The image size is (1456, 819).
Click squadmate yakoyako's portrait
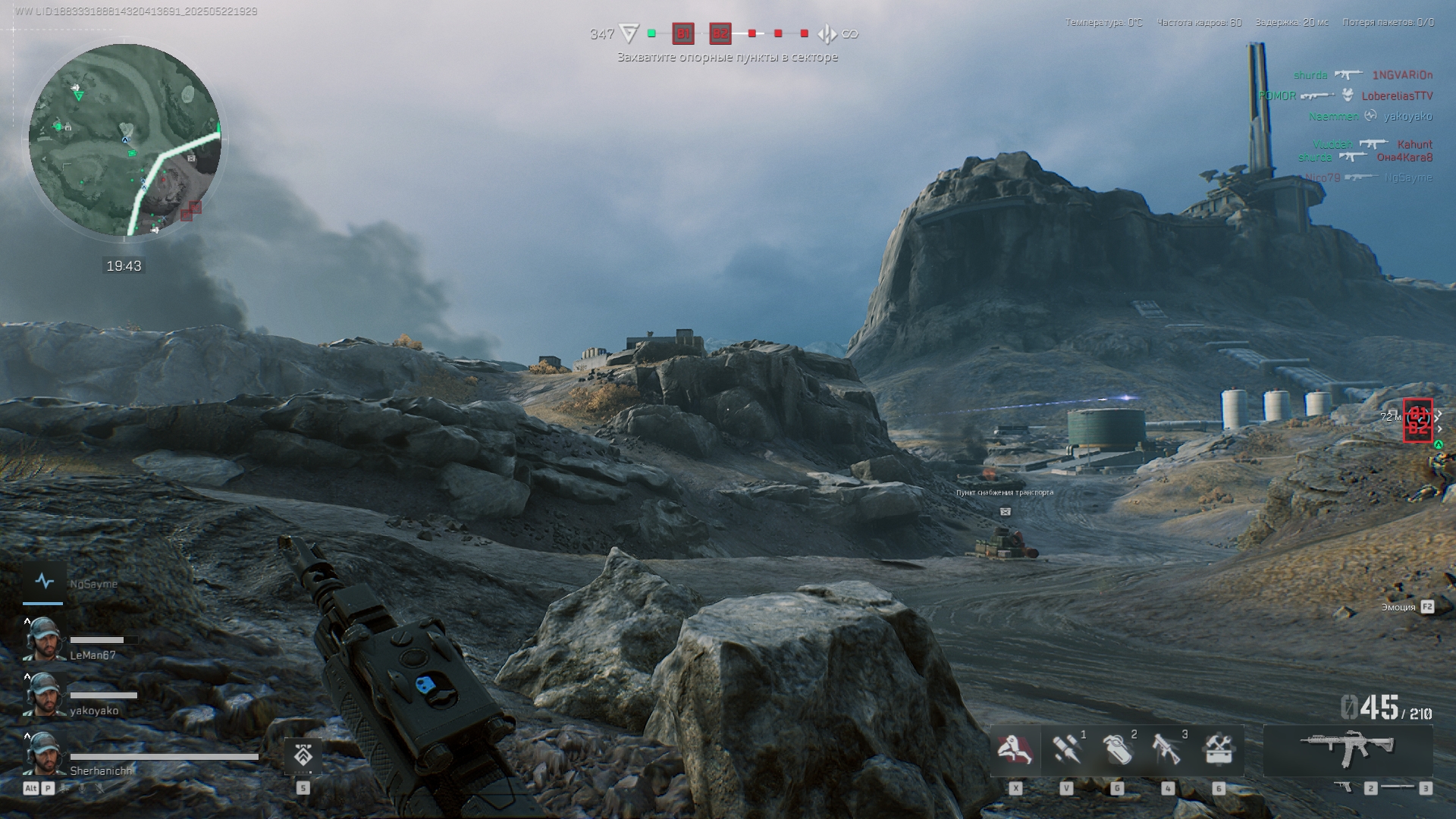click(x=42, y=695)
